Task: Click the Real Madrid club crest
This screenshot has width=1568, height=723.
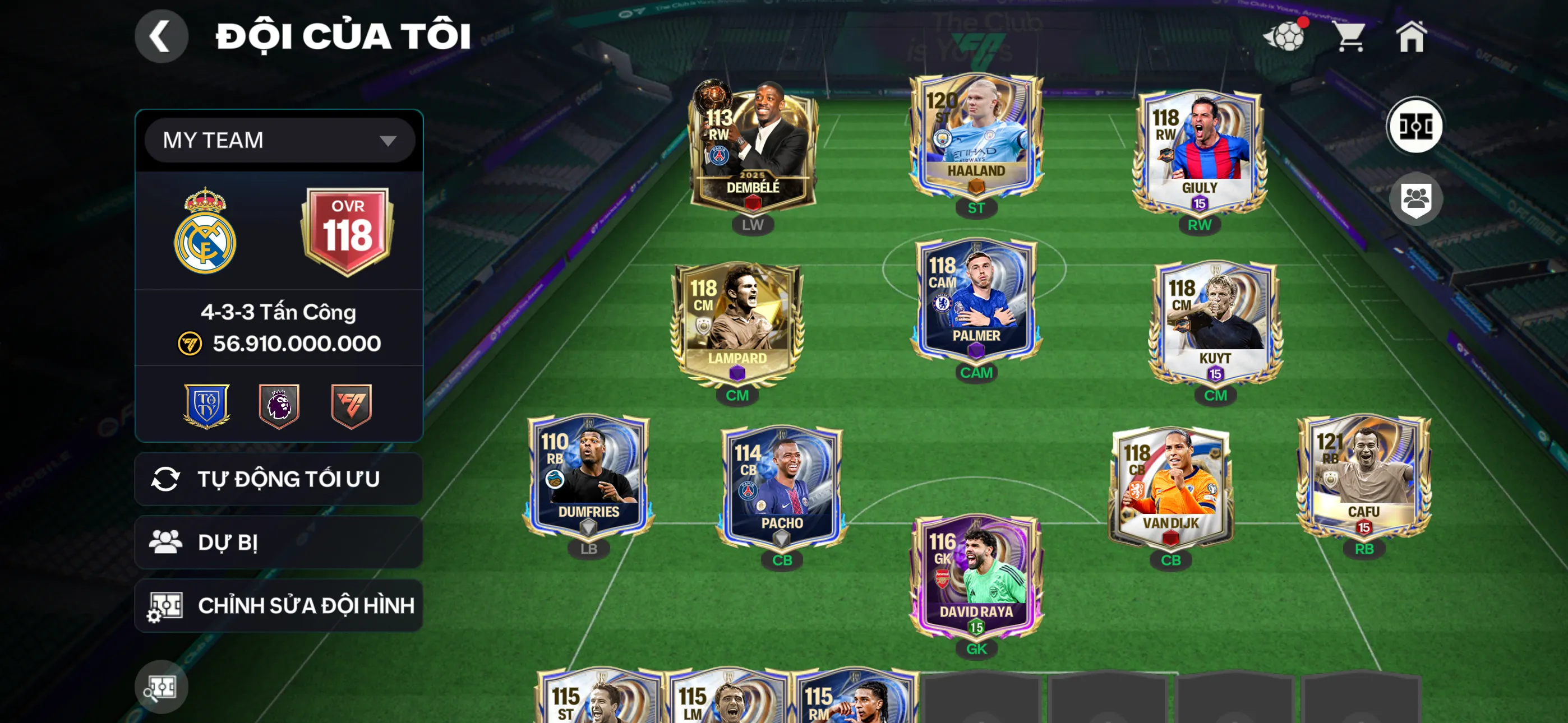Action: 205,233
